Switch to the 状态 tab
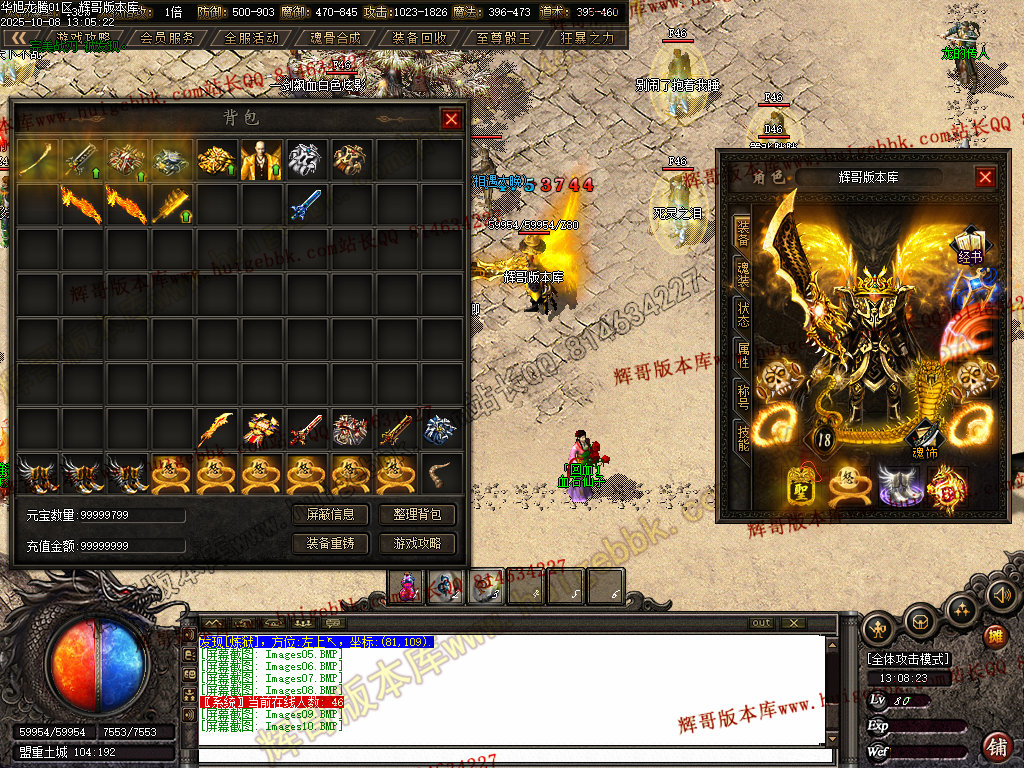Screen dimensions: 1024x768 [742, 315]
